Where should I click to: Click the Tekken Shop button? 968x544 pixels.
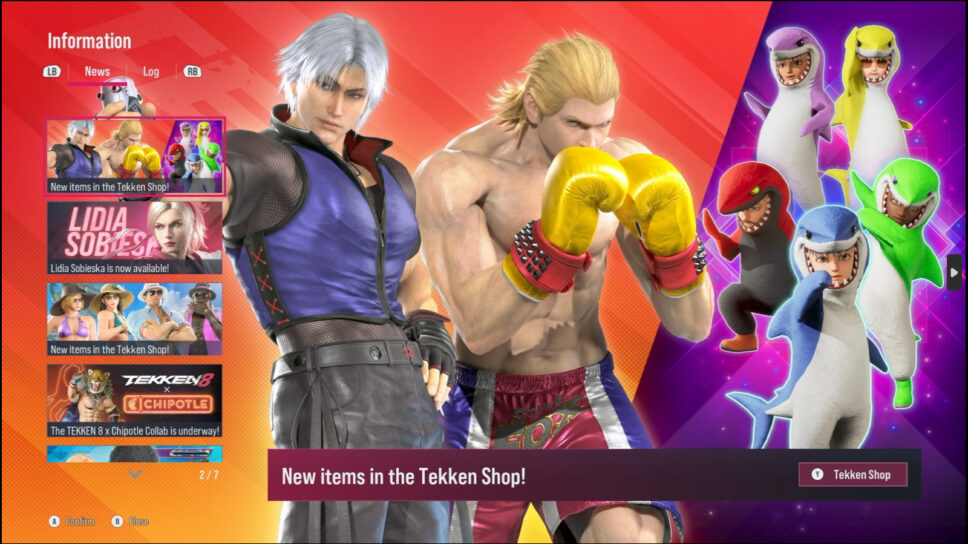(852, 474)
